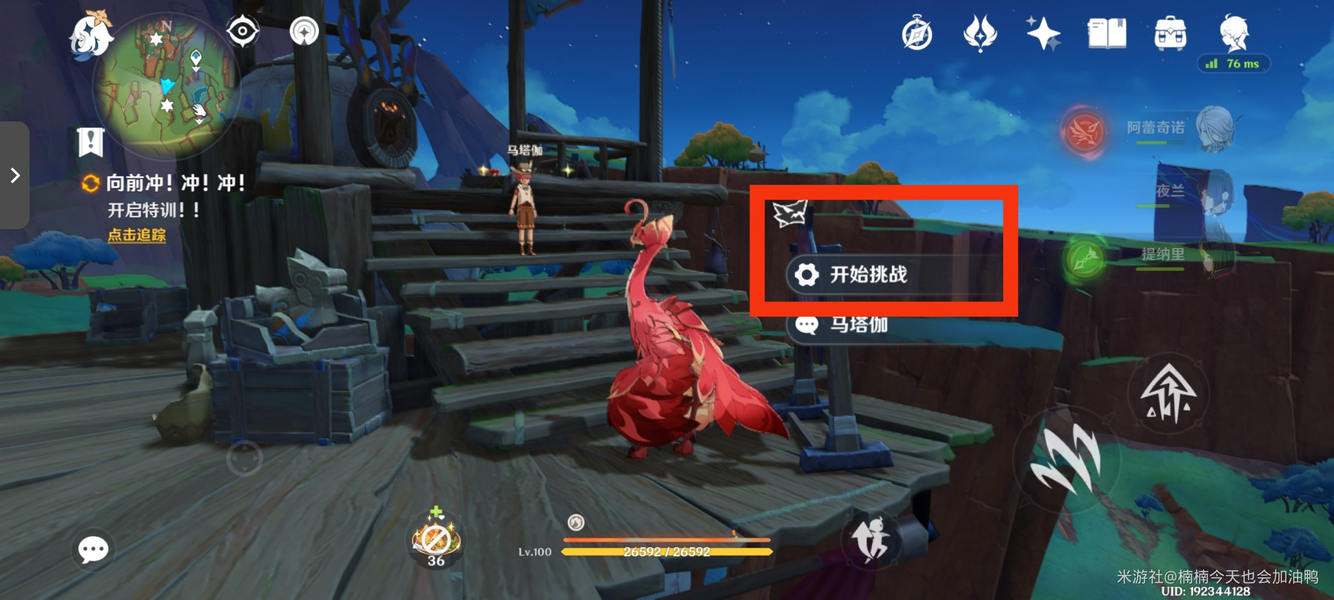Open the quest navigation banner icon
The image size is (1334, 600).
(91, 143)
